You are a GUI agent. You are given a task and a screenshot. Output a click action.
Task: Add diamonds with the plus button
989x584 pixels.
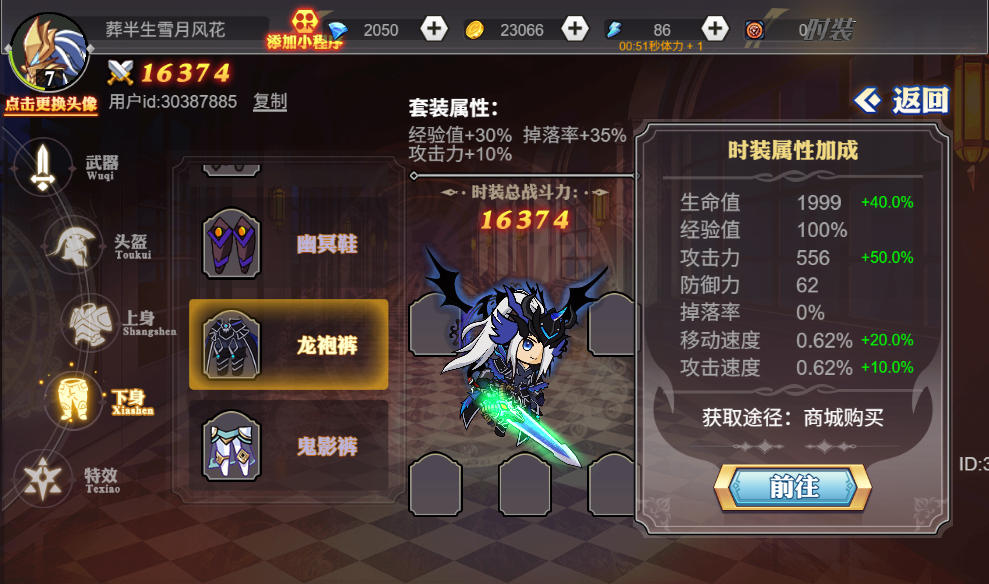click(x=434, y=29)
